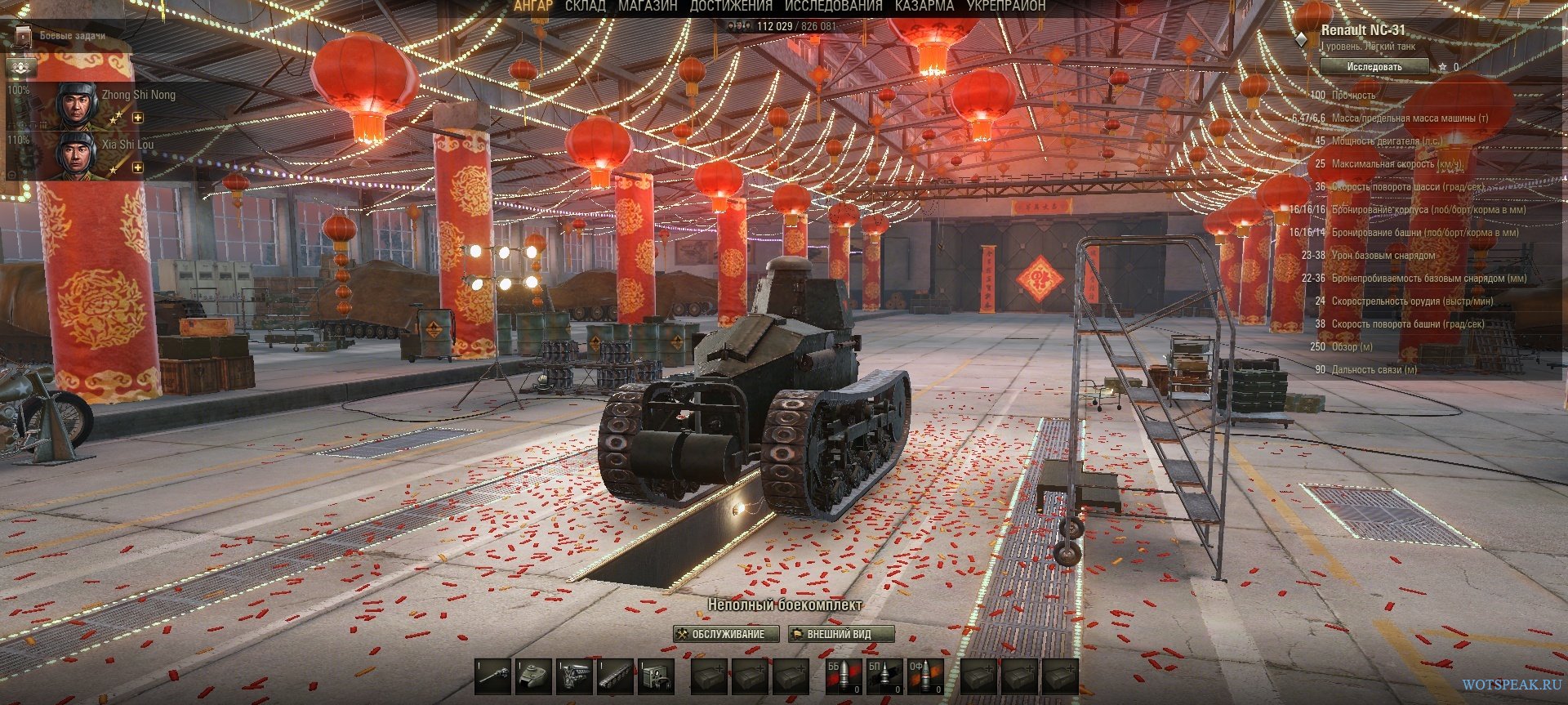This screenshot has height=705, width=1568.
Task: Open the ИССЛЕДОВАНИЯ tab
Action: point(833,6)
